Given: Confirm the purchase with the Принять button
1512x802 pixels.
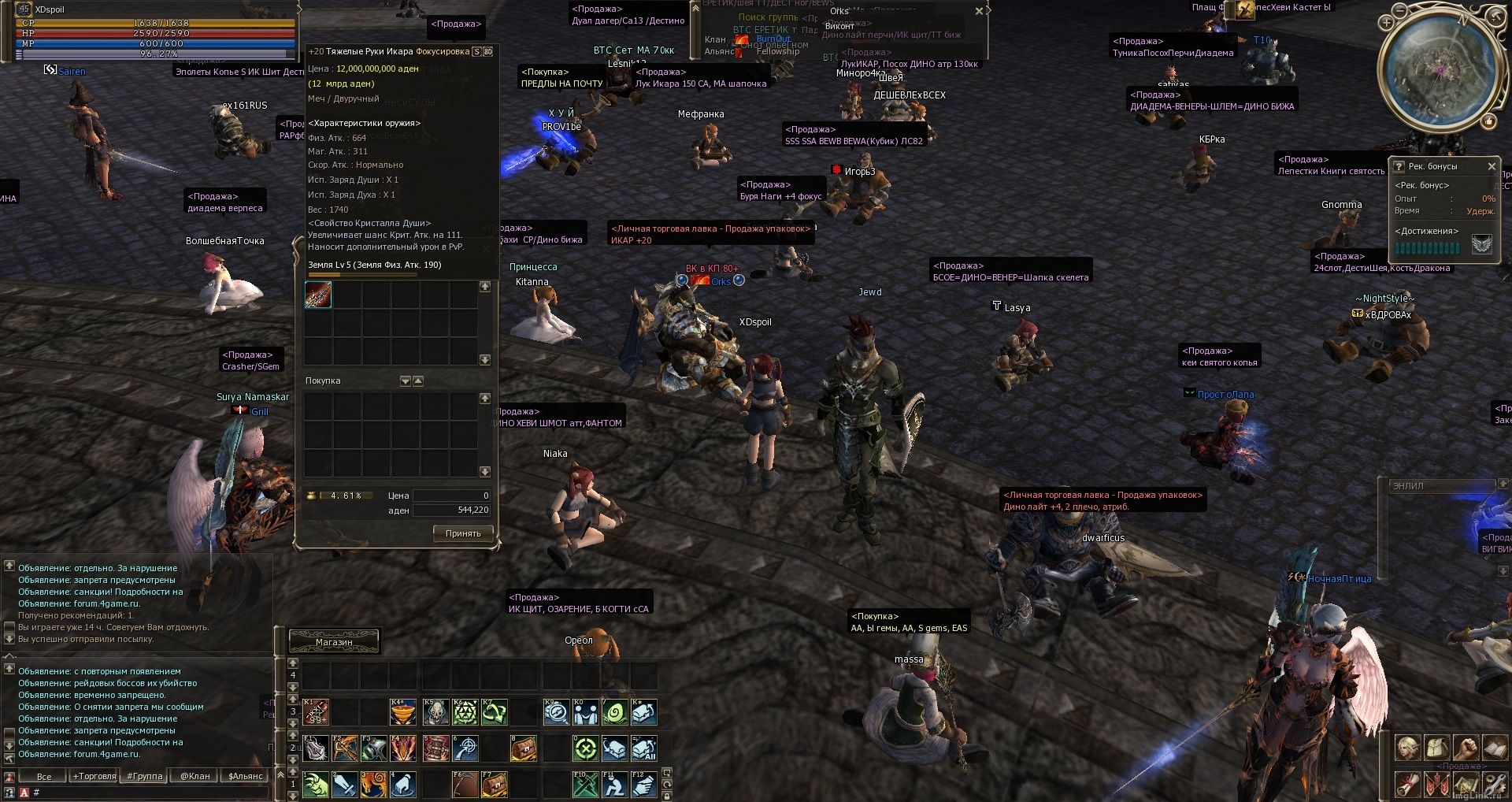Looking at the screenshot, I should point(463,533).
